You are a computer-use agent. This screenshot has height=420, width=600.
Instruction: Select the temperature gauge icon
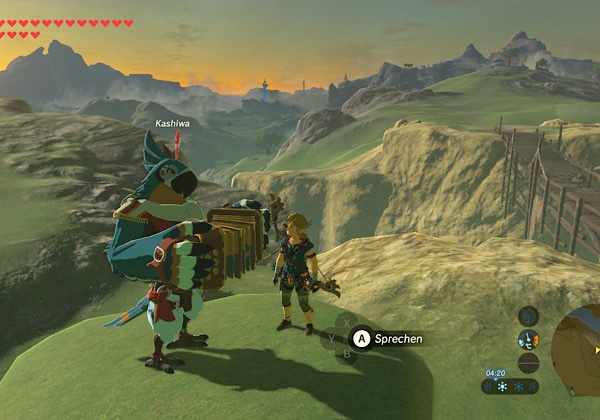coord(529,340)
